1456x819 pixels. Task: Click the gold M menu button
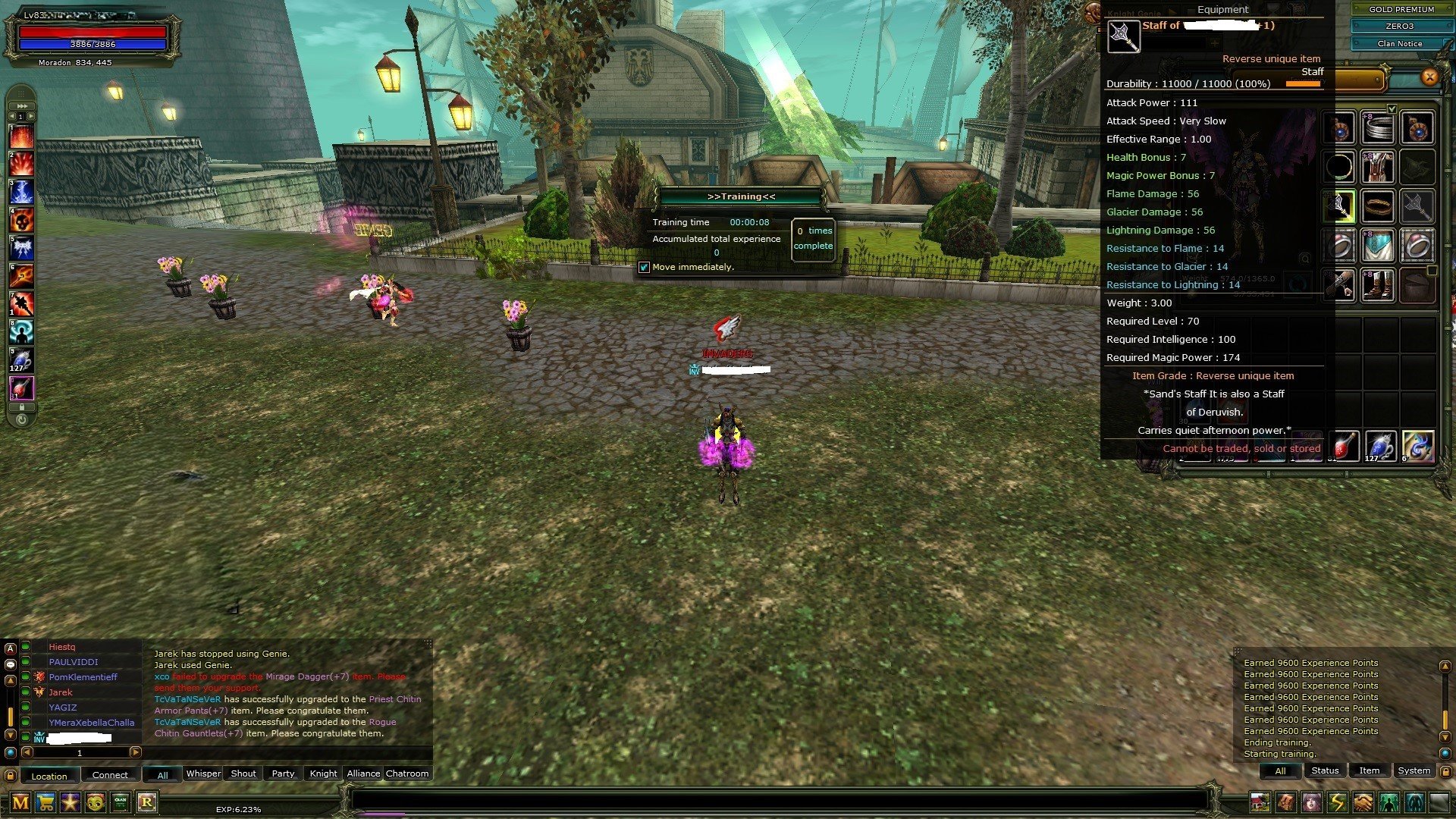tap(20, 802)
